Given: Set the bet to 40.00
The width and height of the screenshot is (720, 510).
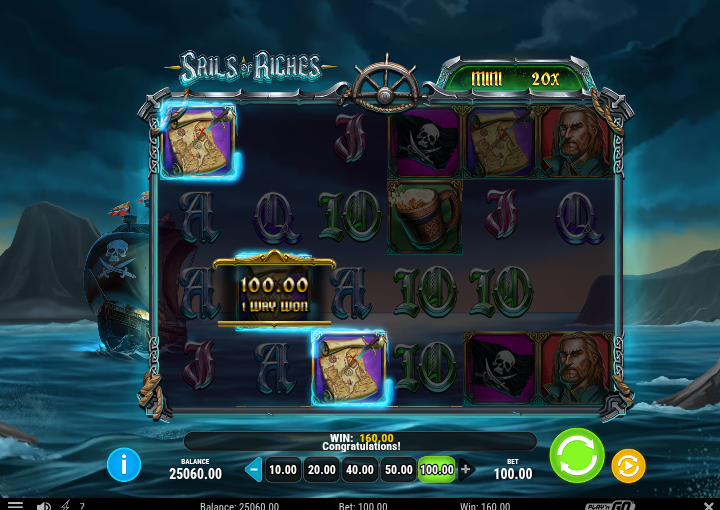Looking at the screenshot, I should (359, 469).
